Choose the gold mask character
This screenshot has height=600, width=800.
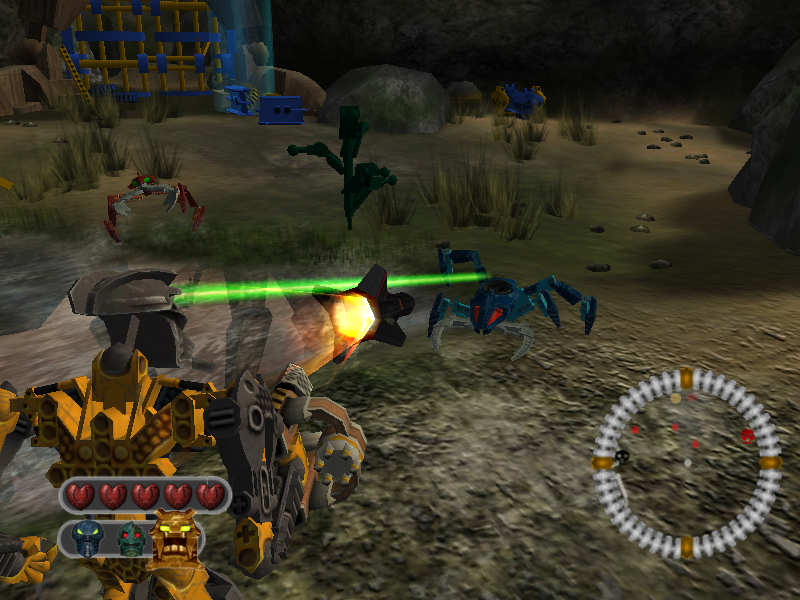(x=173, y=535)
